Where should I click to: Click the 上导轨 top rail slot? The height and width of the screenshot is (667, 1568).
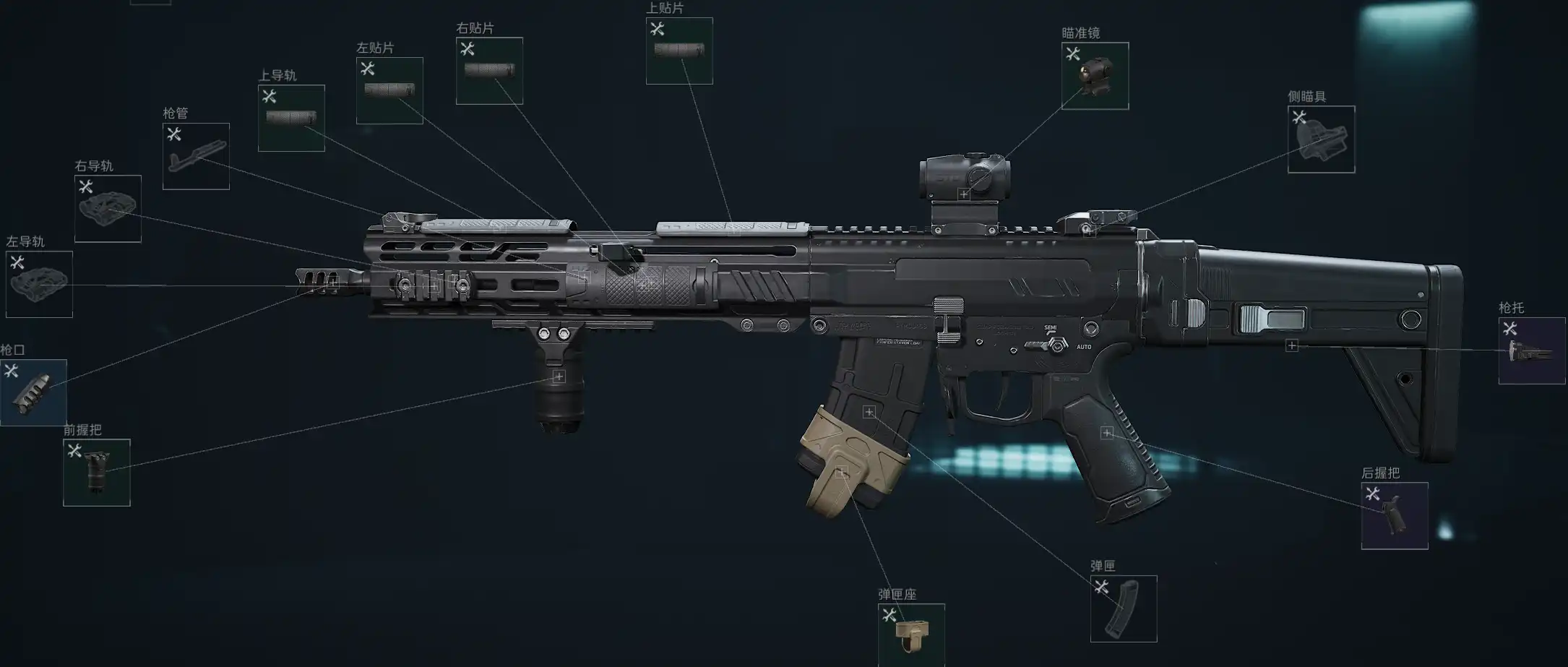[291, 118]
